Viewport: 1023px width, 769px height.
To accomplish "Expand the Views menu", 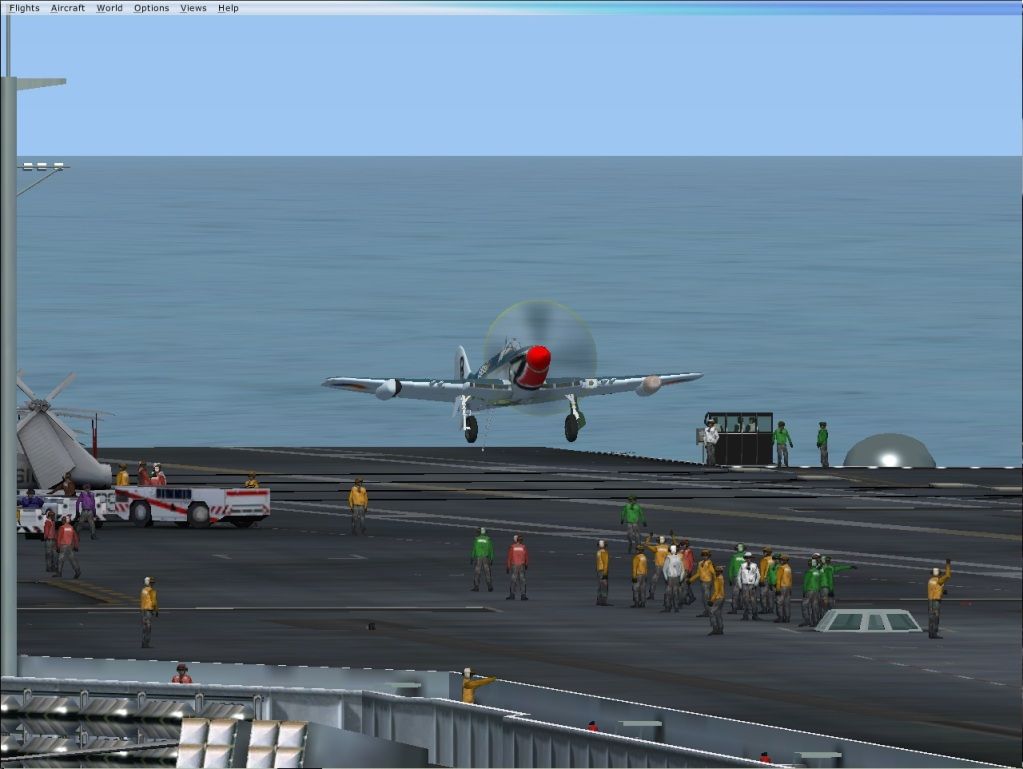I will [x=193, y=8].
